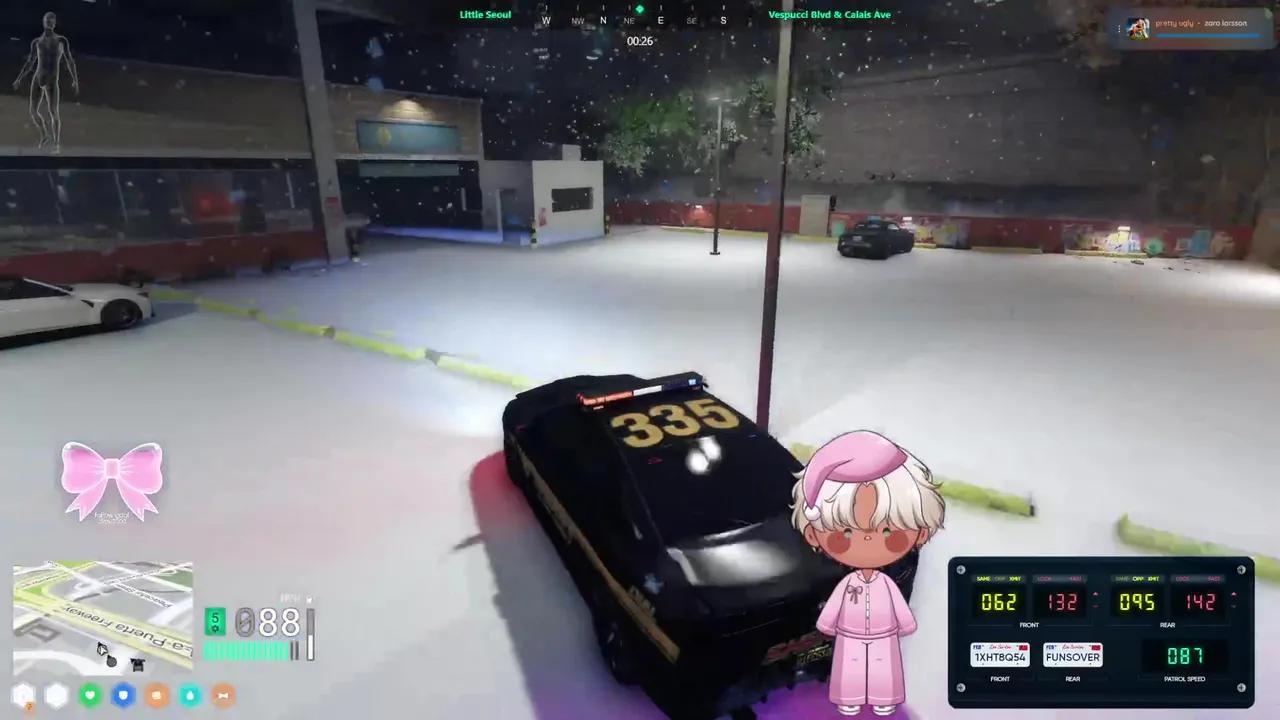Click the album art thumbnail for zara larsson

coord(1139,27)
